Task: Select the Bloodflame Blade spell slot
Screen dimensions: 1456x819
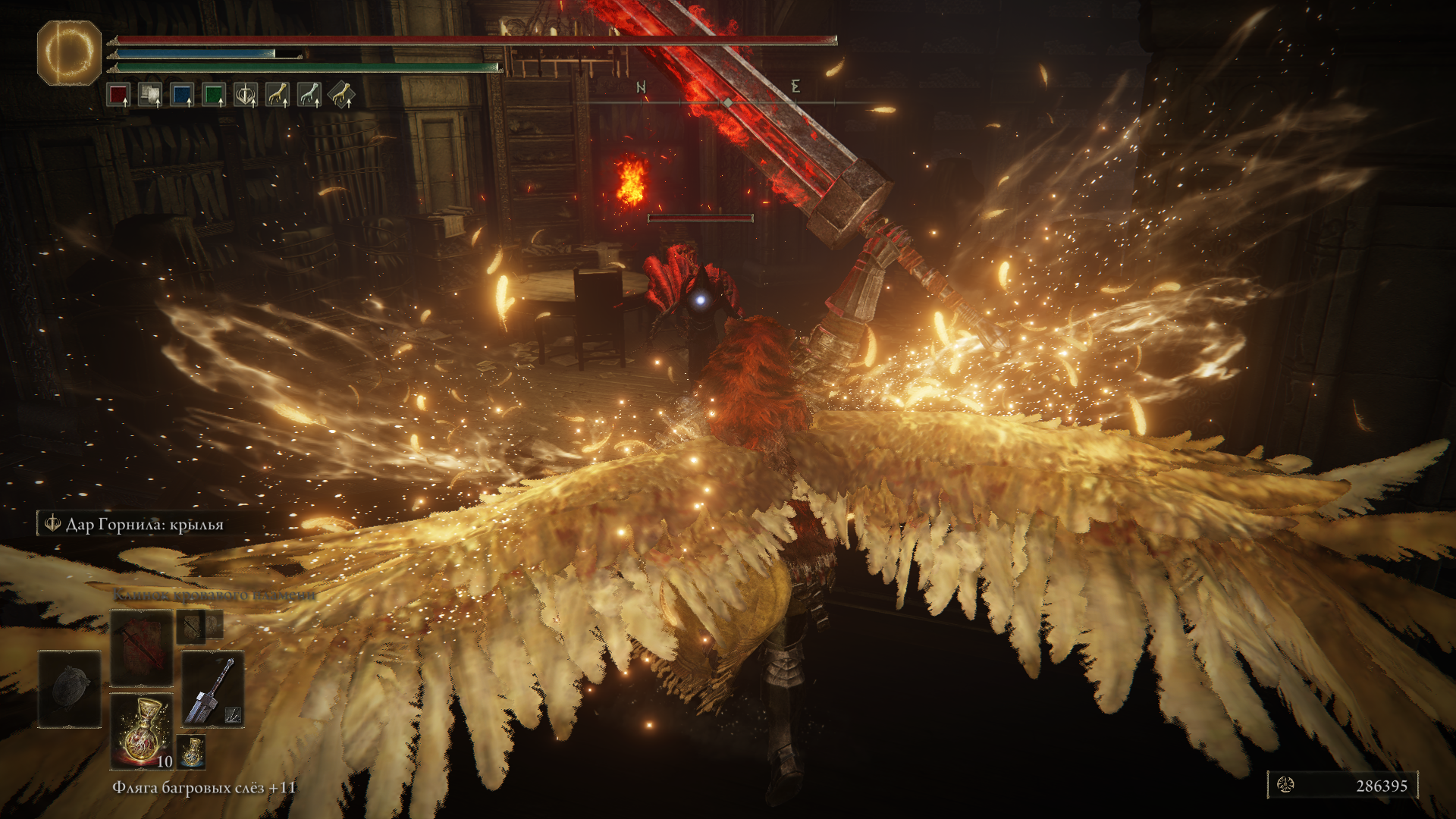Action: pos(141,648)
